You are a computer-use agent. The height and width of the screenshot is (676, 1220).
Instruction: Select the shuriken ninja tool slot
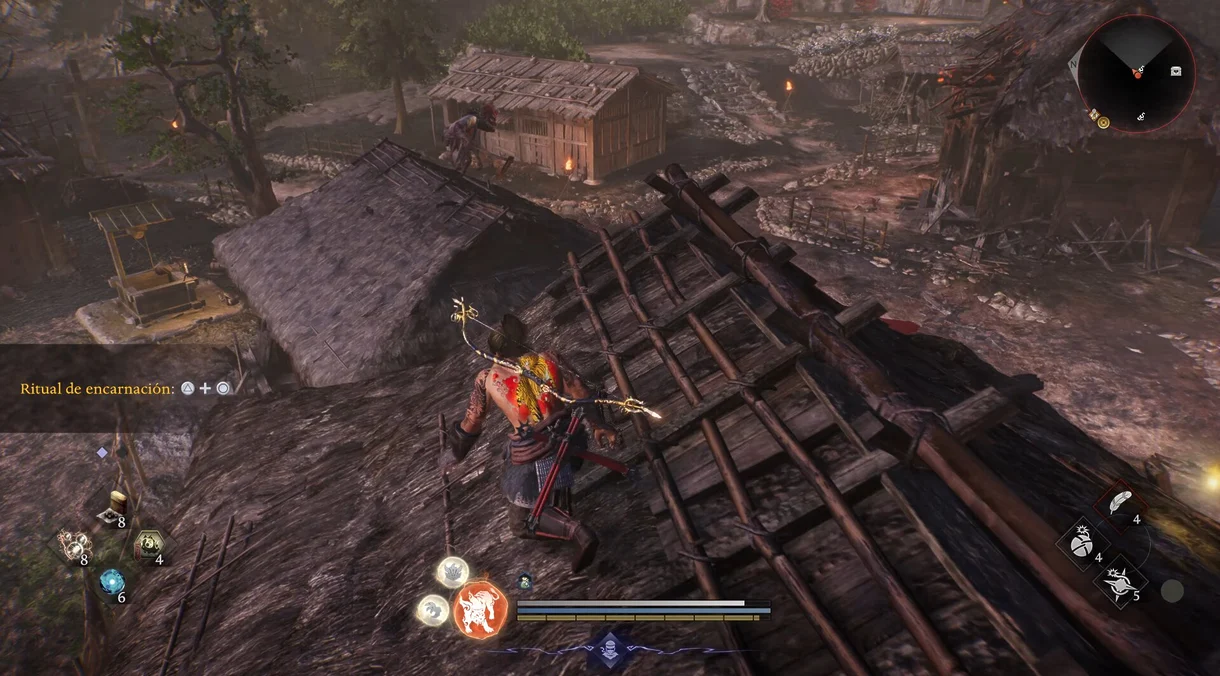(1119, 582)
